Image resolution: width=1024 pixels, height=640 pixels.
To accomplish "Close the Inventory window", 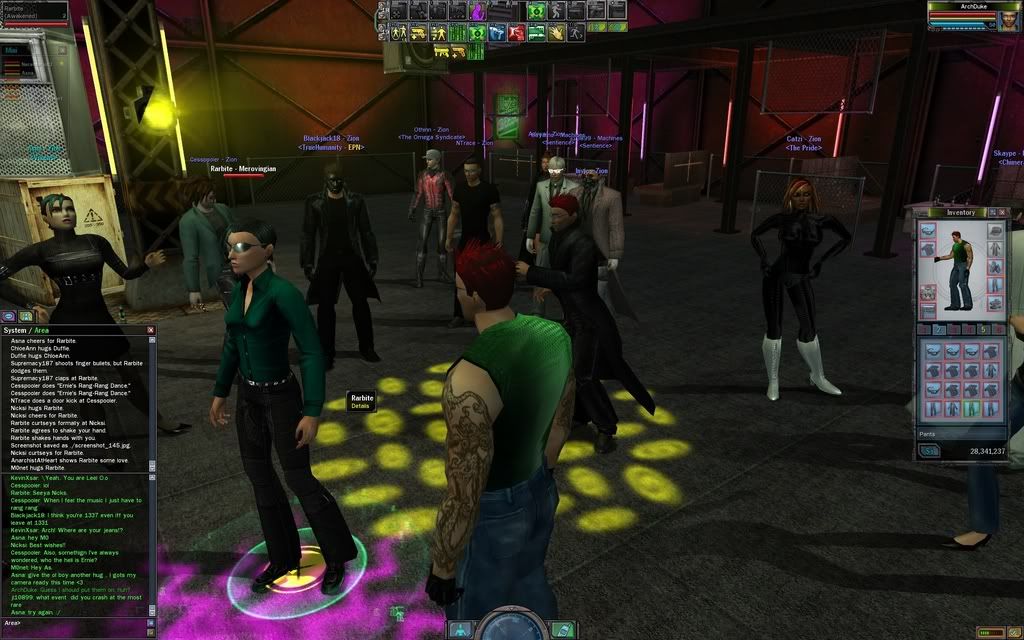I will 1003,212.
